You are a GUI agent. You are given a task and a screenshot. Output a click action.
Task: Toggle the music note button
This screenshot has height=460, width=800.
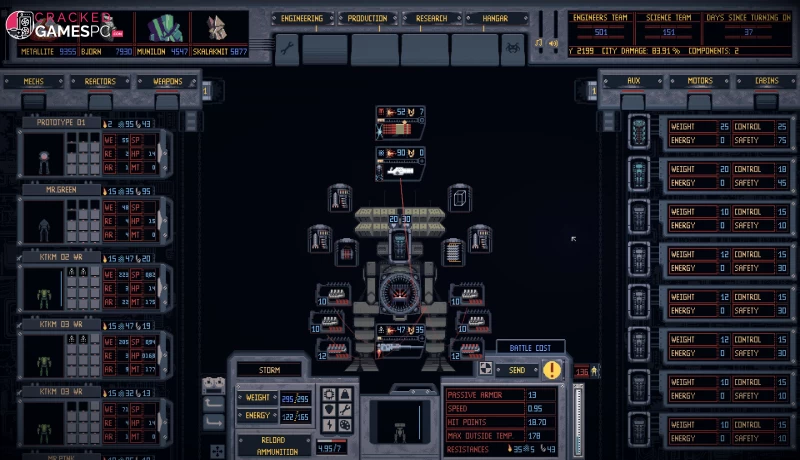[x=538, y=43]
